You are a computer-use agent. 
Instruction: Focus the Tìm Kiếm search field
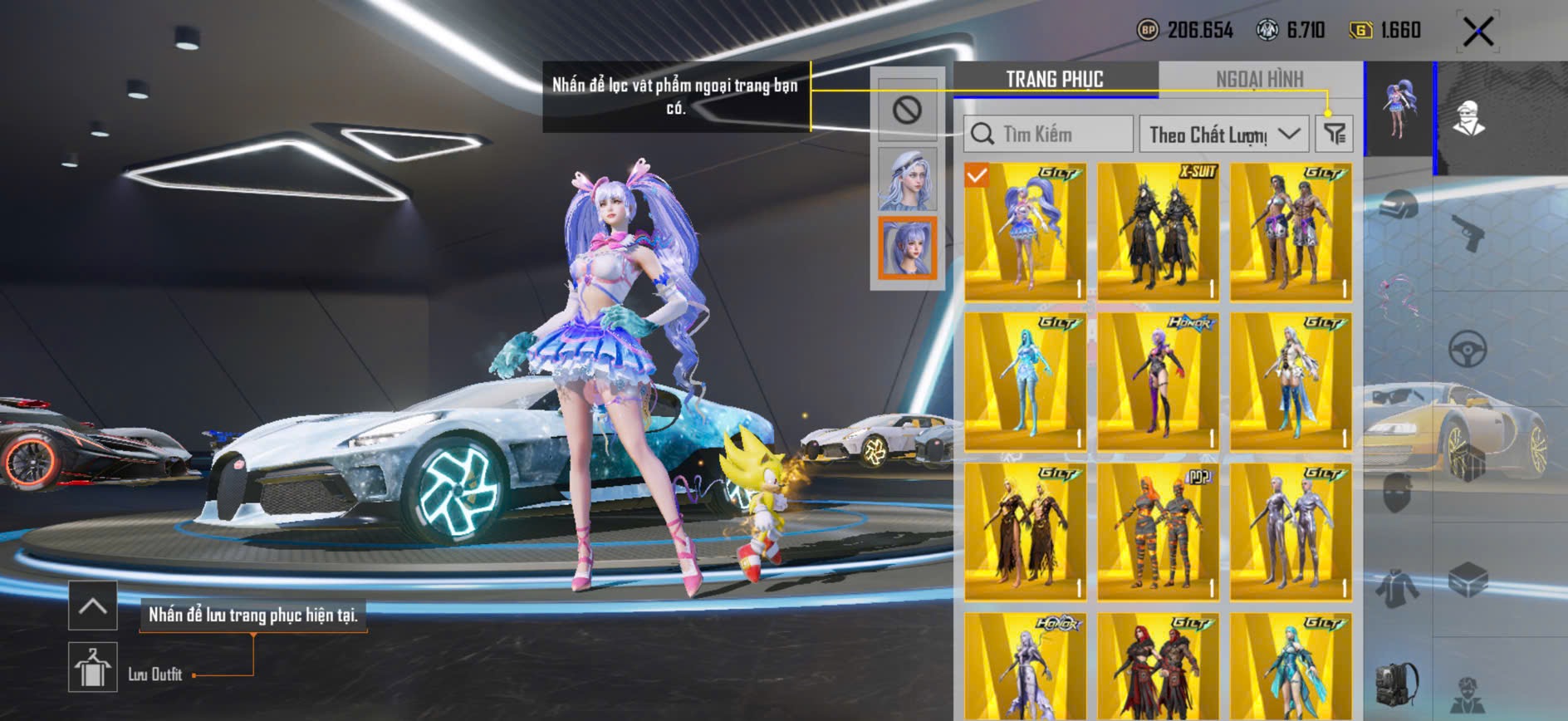[1050, 134]
